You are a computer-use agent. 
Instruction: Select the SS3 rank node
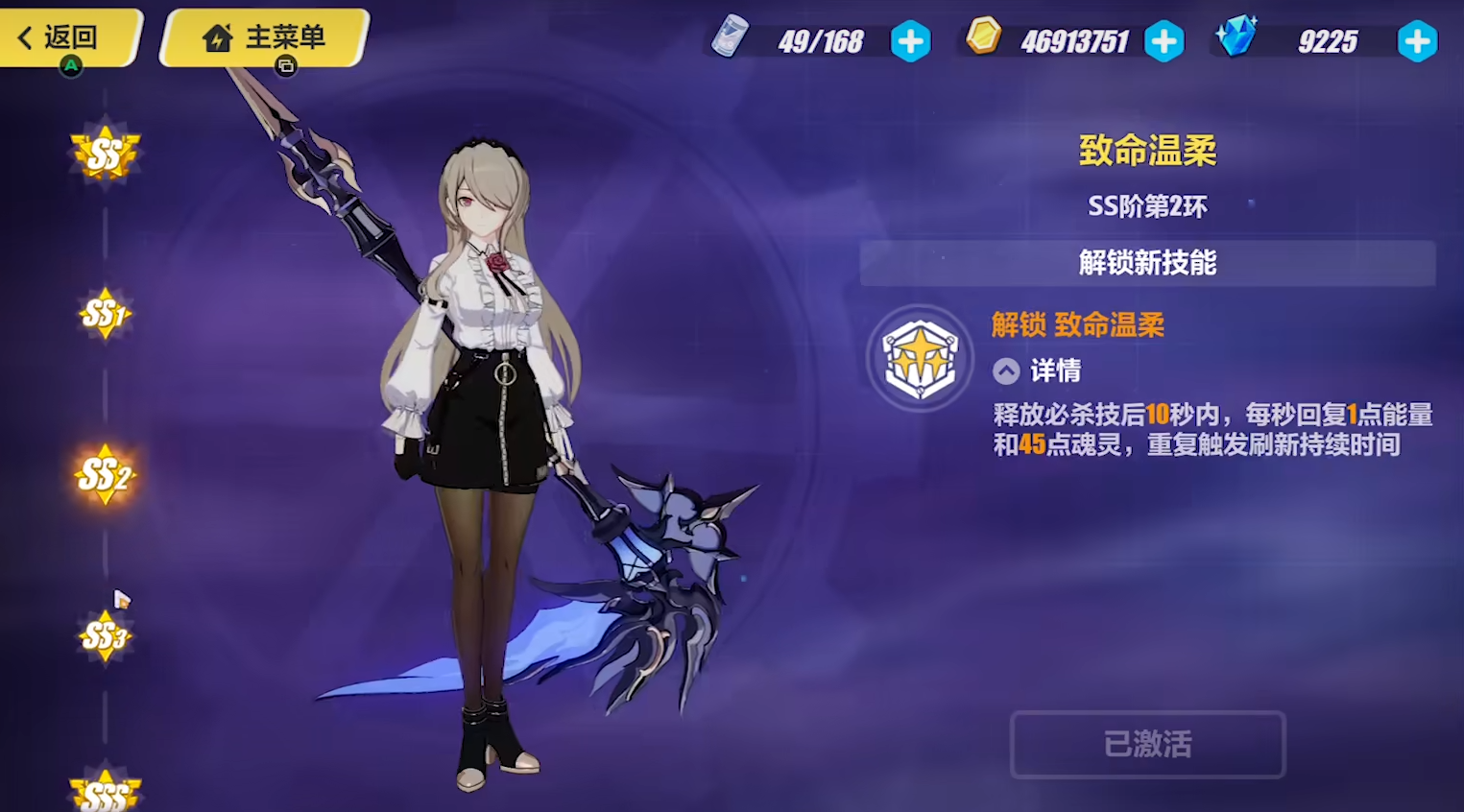(x=104, y=635)
